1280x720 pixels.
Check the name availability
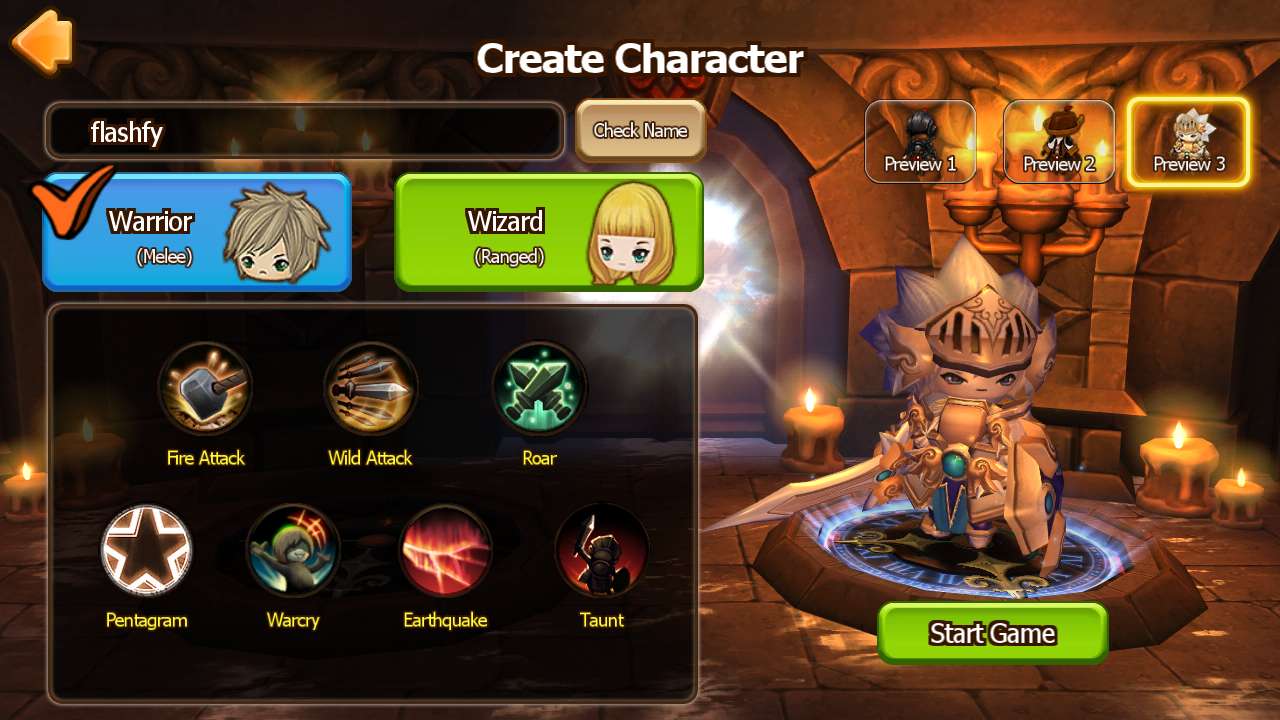[640, 130]
